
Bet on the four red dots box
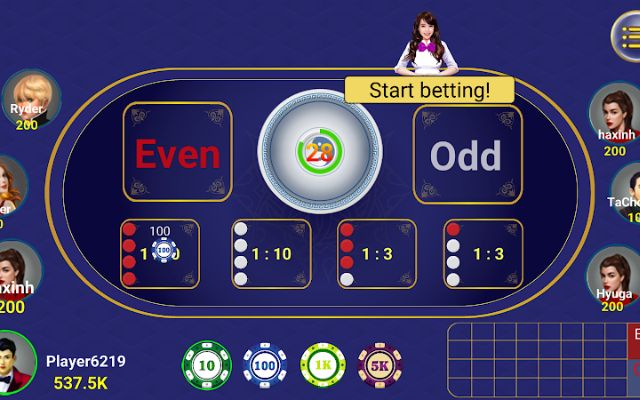160,254
